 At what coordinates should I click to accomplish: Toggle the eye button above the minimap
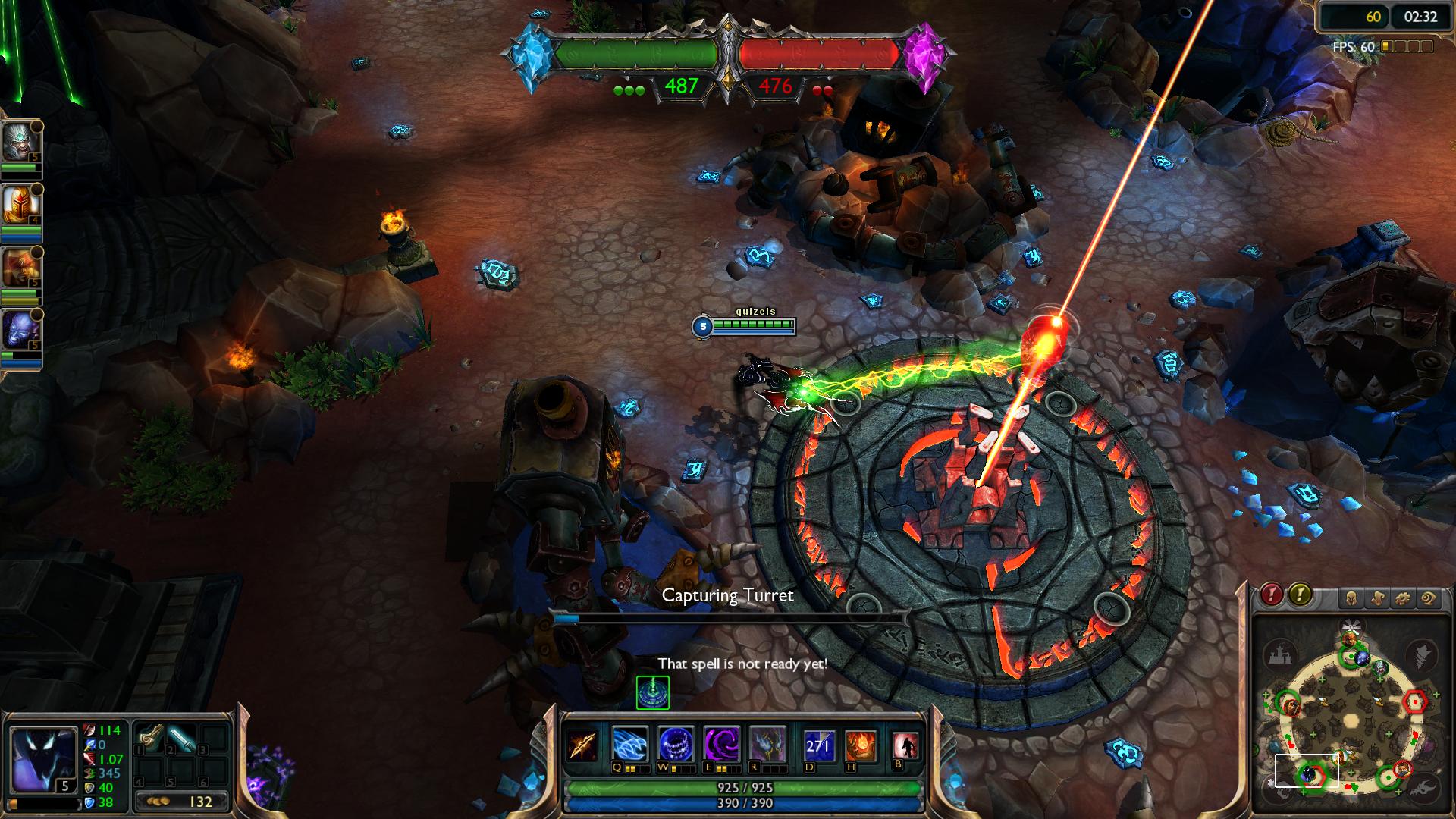[1429, 598]
